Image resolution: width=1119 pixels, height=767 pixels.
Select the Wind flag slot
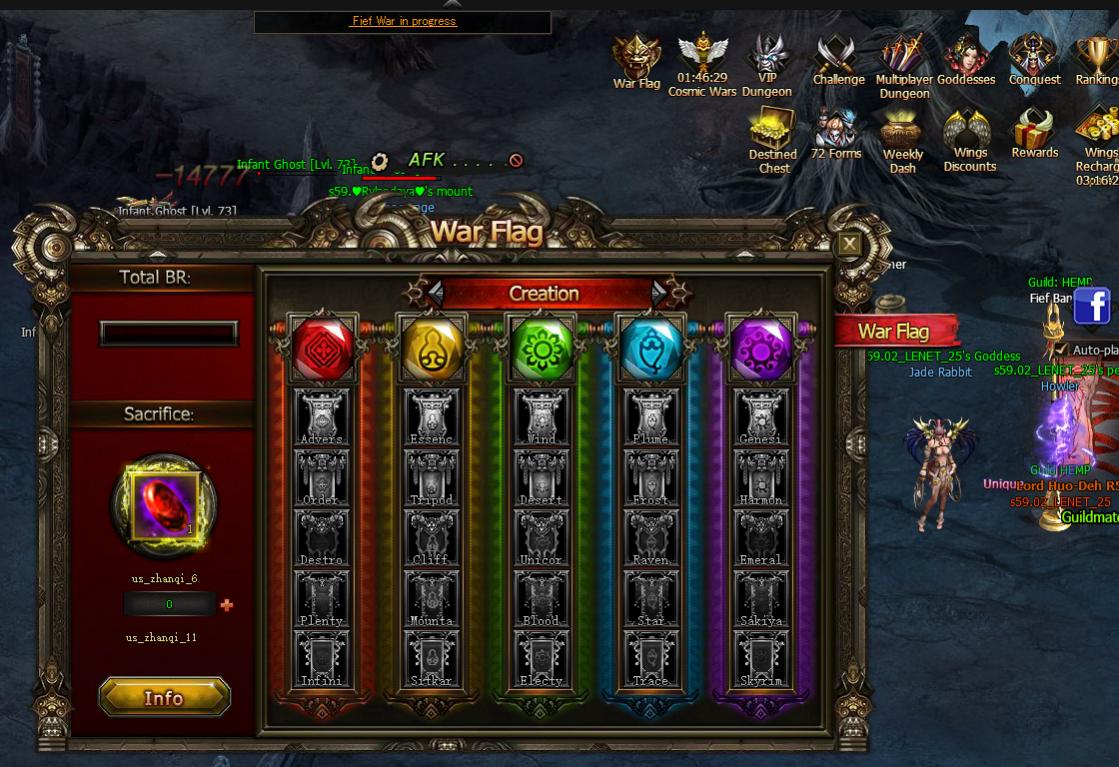(x=542, y=416)
